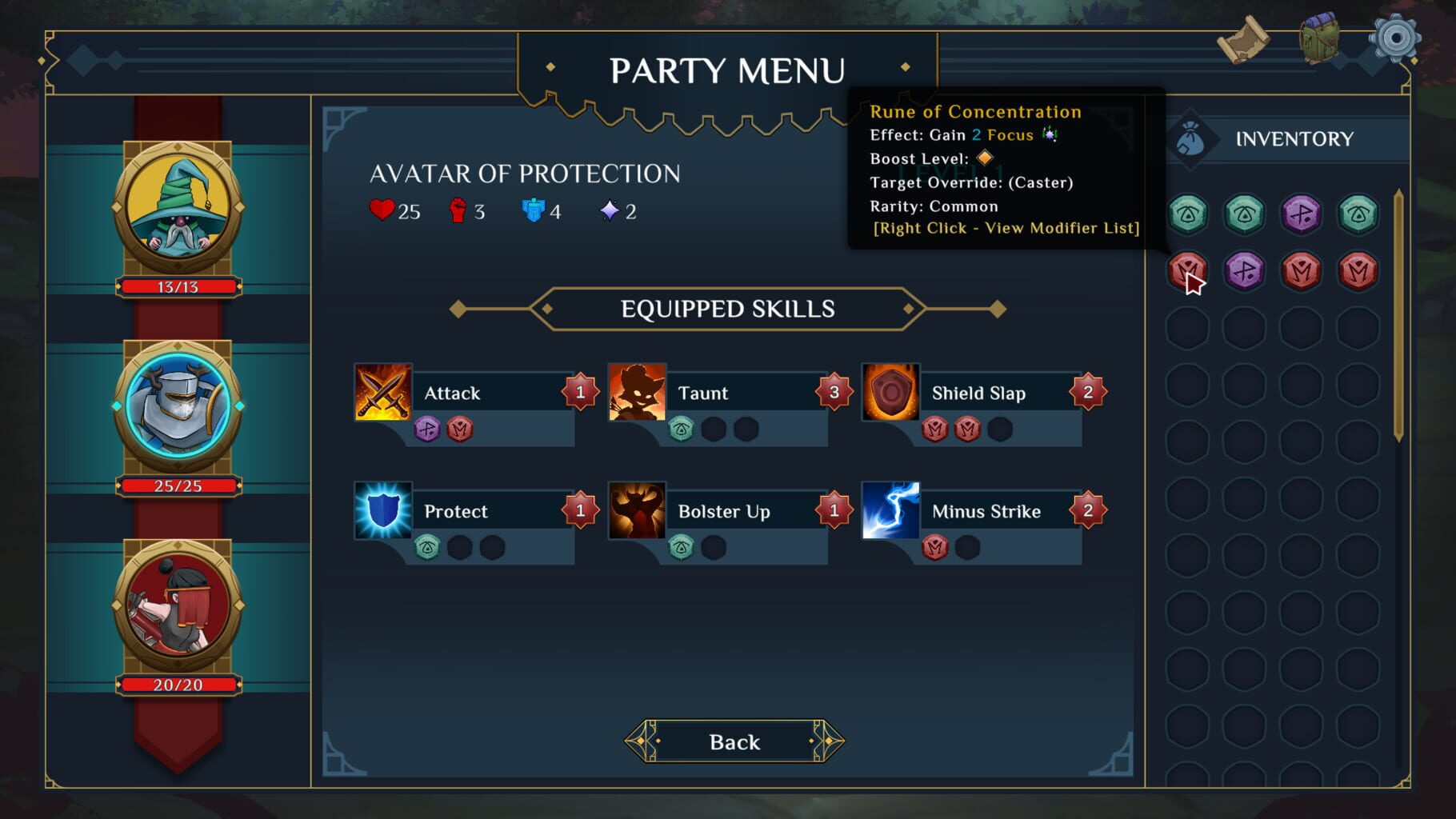
Task: Click the empty rune slot under Protect
Action: coord(458,548)
